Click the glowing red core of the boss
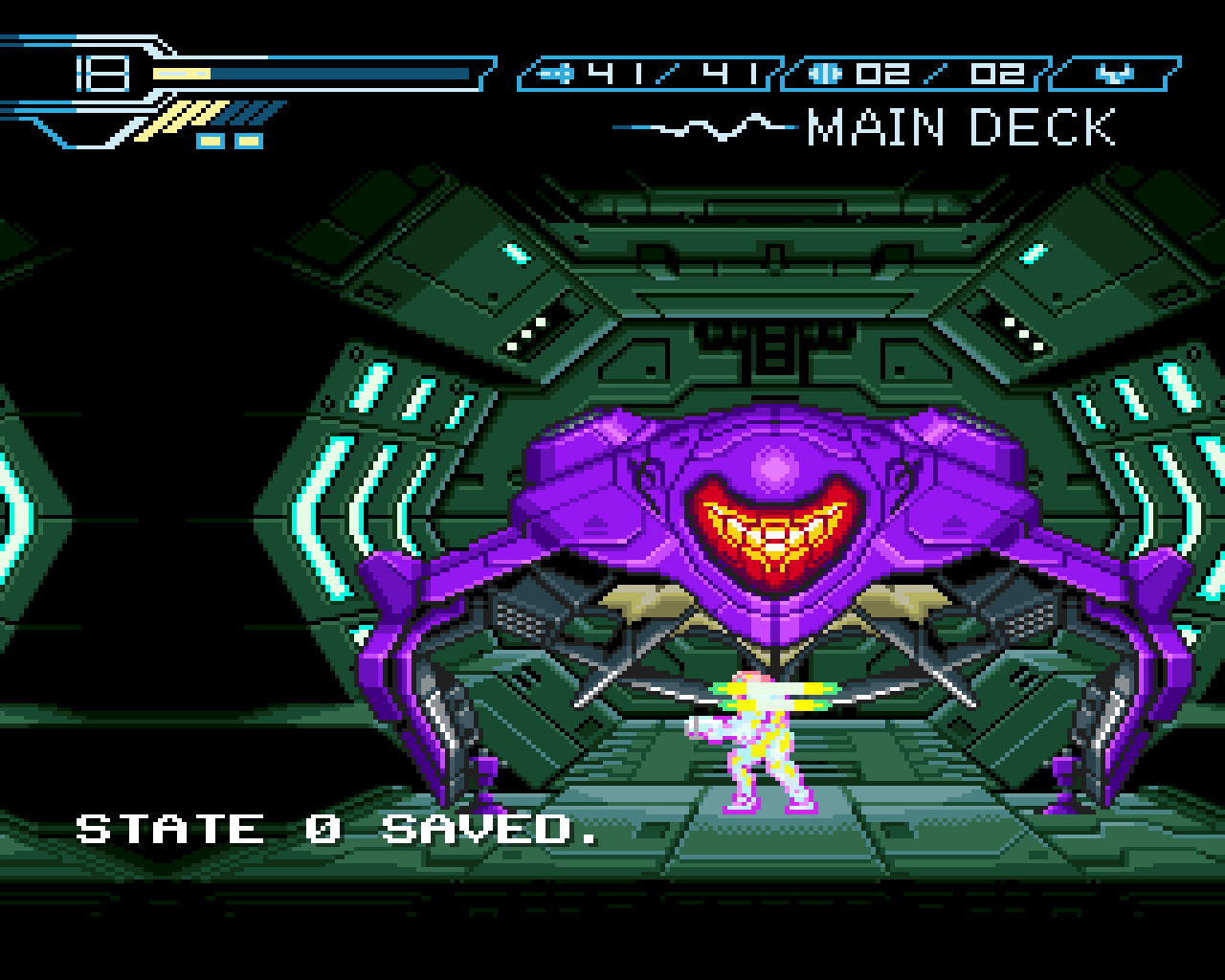The height and width of the screenshot is (980, 1225). pyautogui.click(x=775, y=531)
